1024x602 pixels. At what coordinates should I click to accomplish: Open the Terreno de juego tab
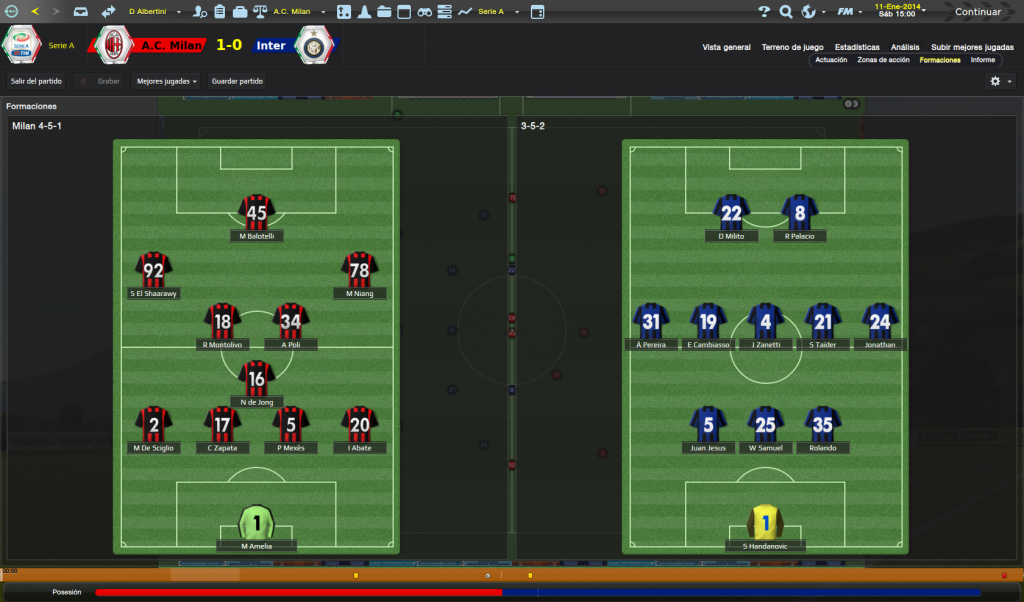(x=792, y=47)
